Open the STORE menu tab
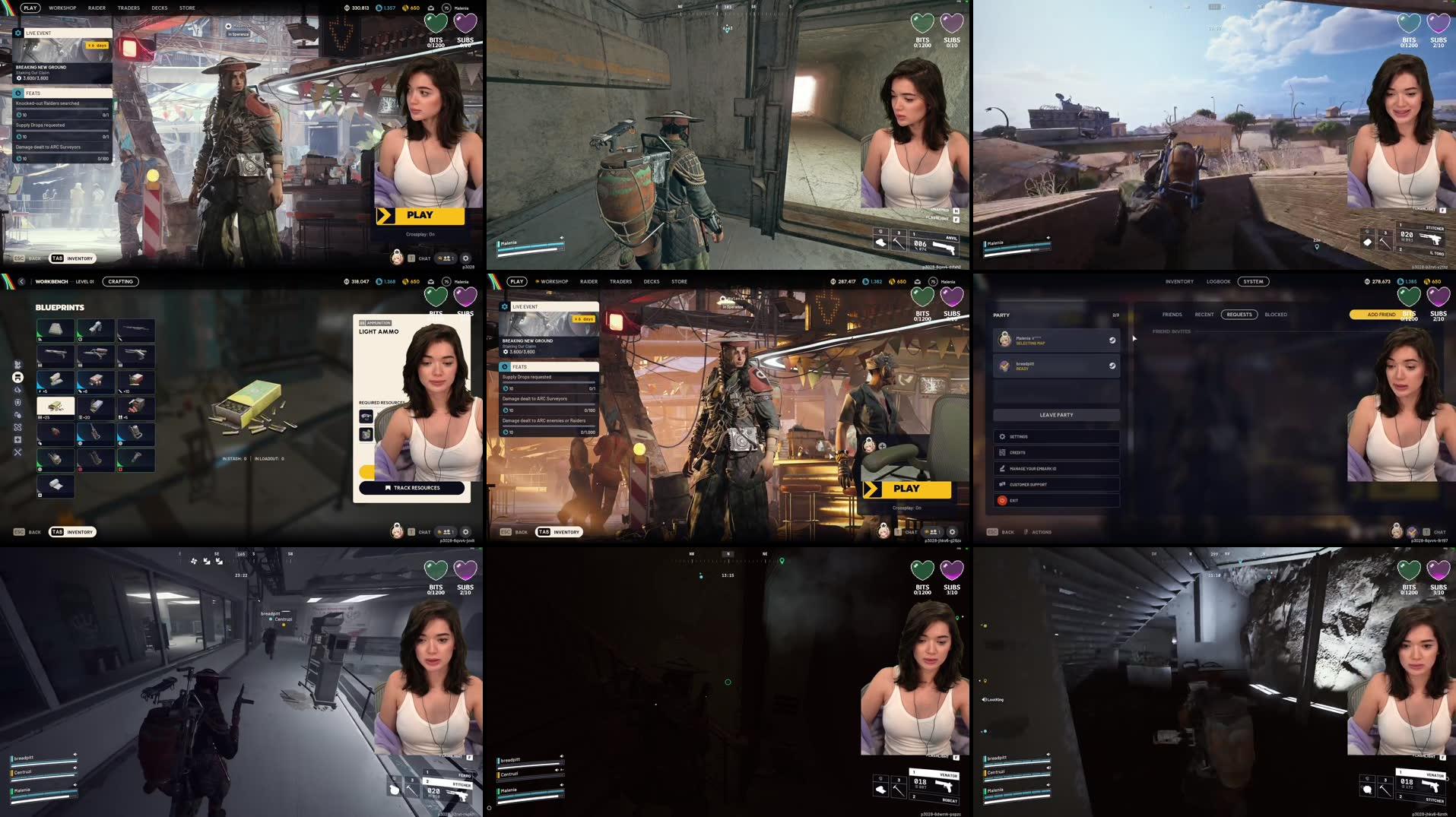 [679, 281]
